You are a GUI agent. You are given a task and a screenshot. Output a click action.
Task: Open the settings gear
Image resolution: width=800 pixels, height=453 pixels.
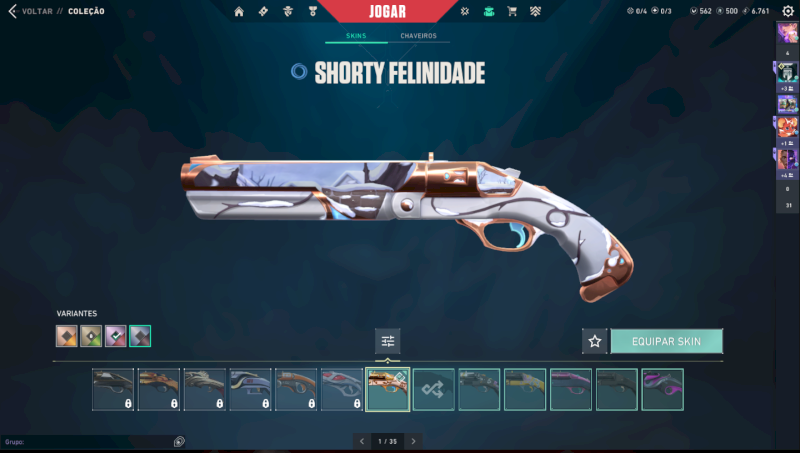coord(787,11)
